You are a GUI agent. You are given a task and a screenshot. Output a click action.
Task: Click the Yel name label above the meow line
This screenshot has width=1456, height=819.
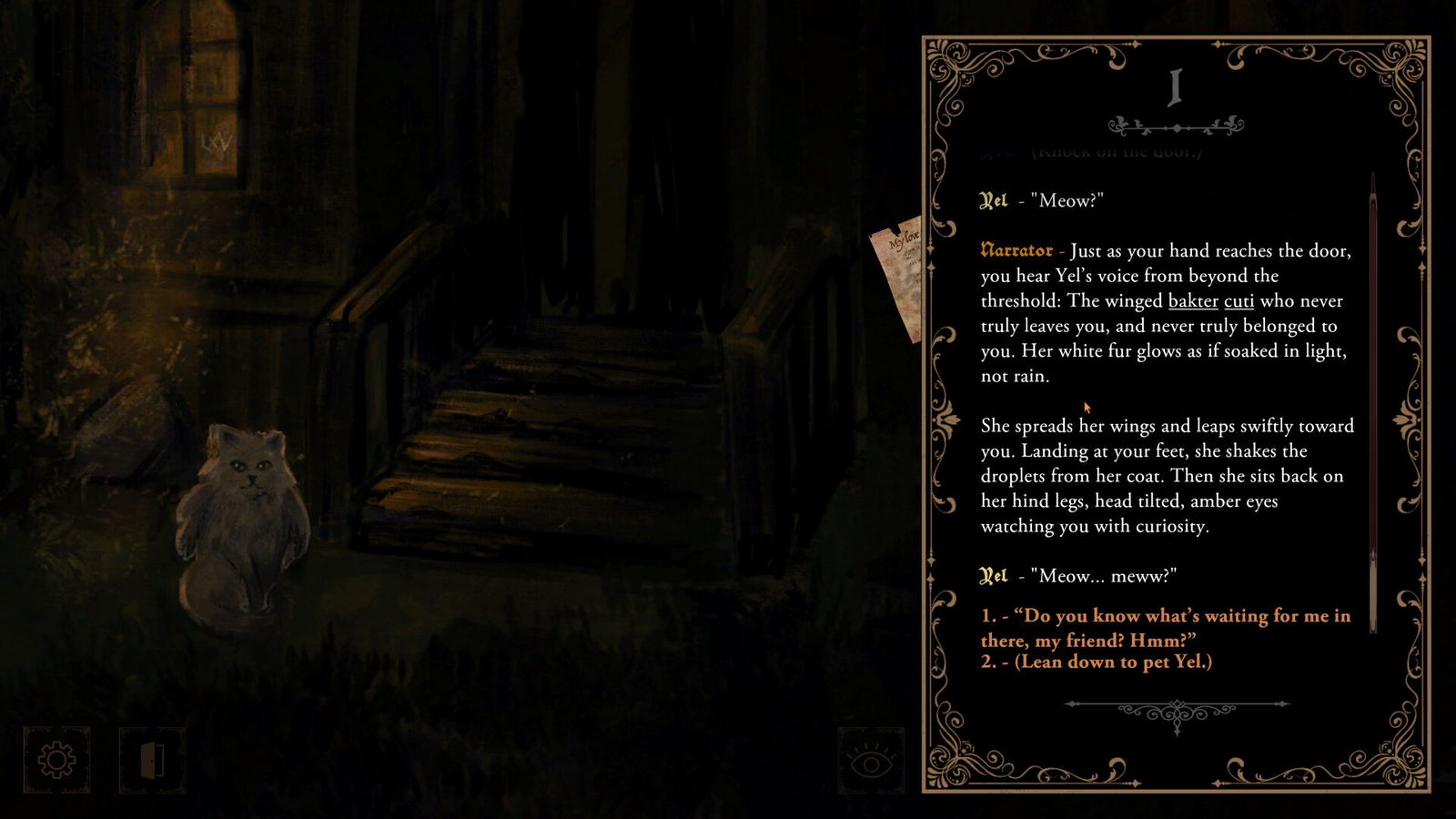(x=996, y=198)
